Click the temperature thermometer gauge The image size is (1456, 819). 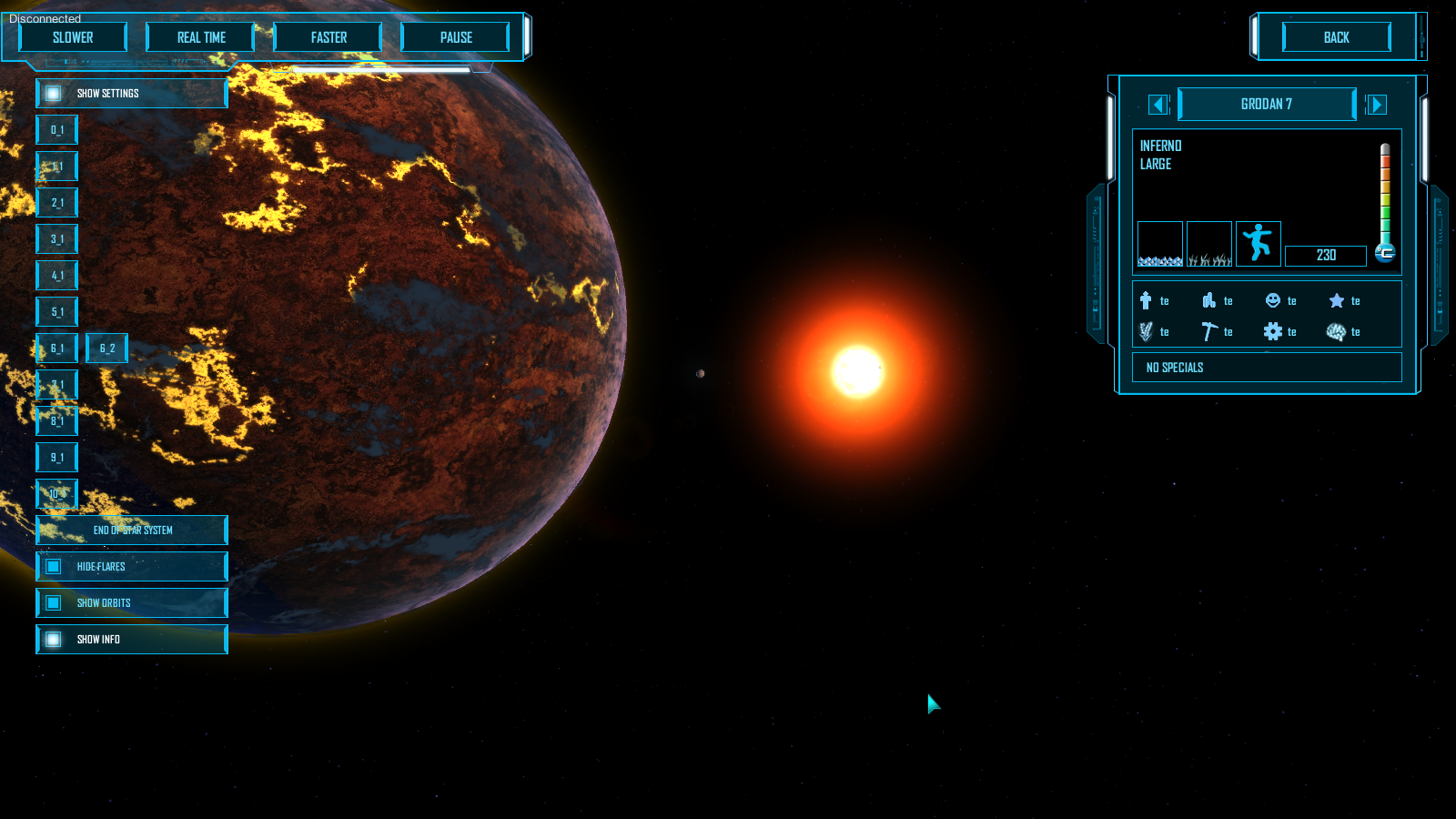click(x=1385, y=200)
